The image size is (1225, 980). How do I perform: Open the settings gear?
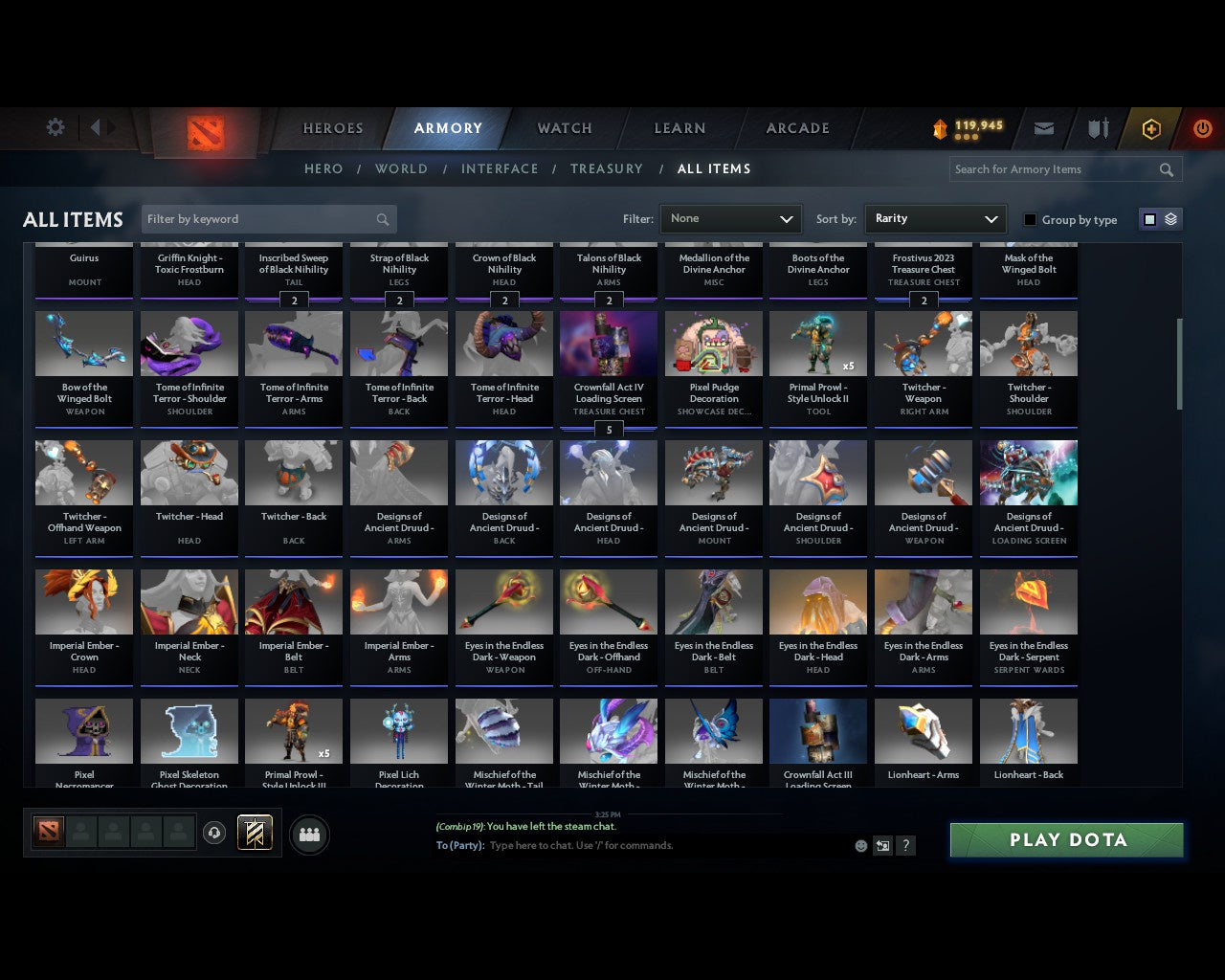55,127
